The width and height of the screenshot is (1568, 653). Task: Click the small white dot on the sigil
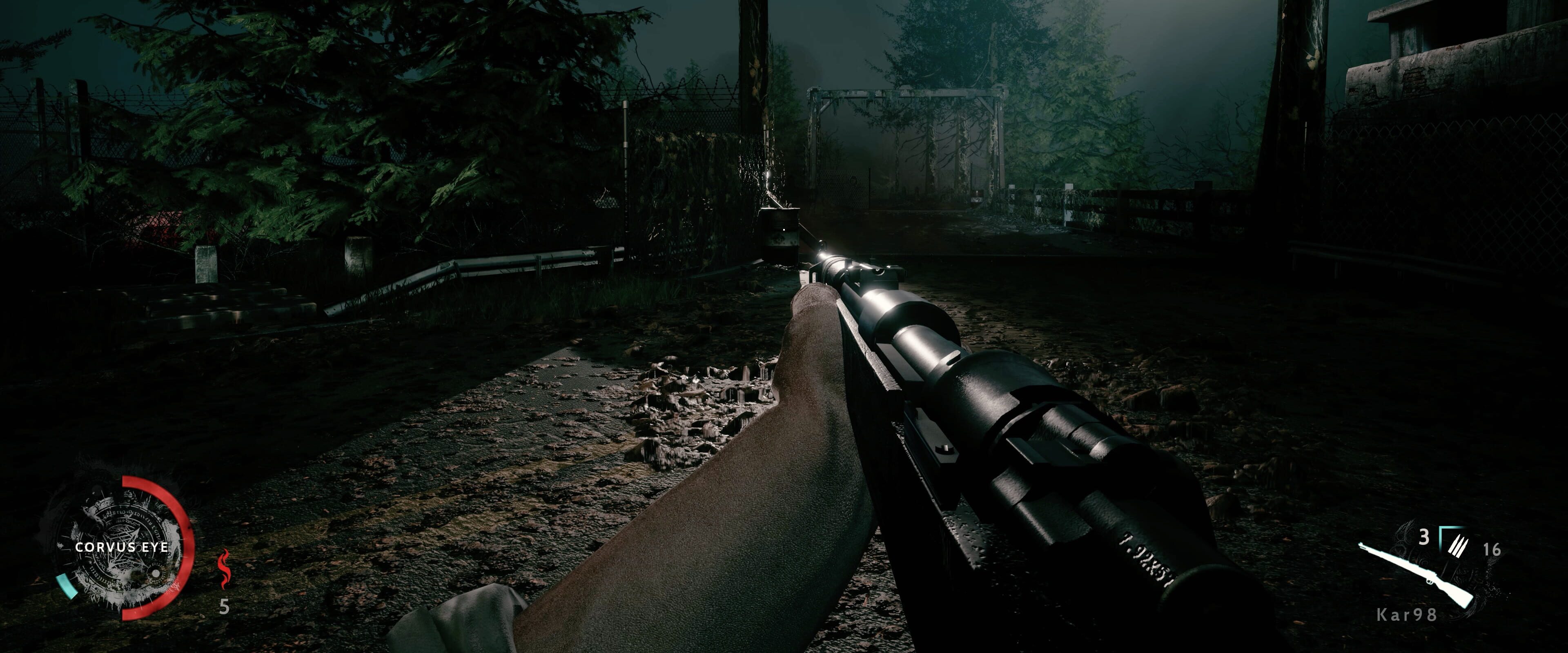pos(156,574)
